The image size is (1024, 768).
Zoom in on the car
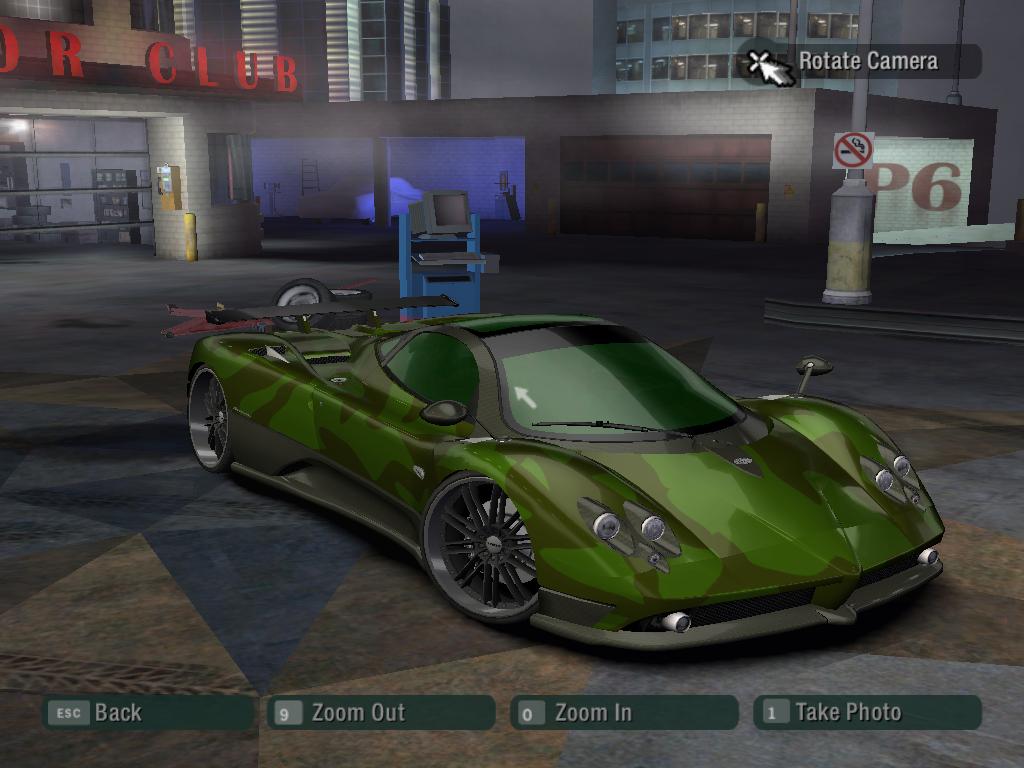[x=623, y=713]
